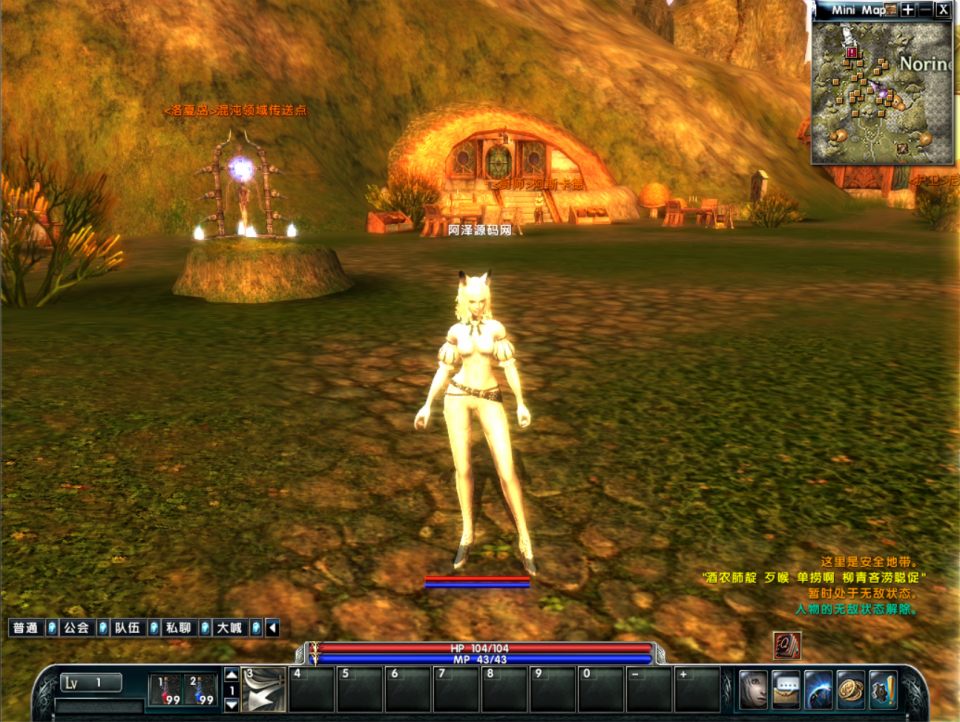The height and width of the screenshot is (722, 960).
Task: Choose the 队伍 party chat tab
Action: tap(127, 628)
